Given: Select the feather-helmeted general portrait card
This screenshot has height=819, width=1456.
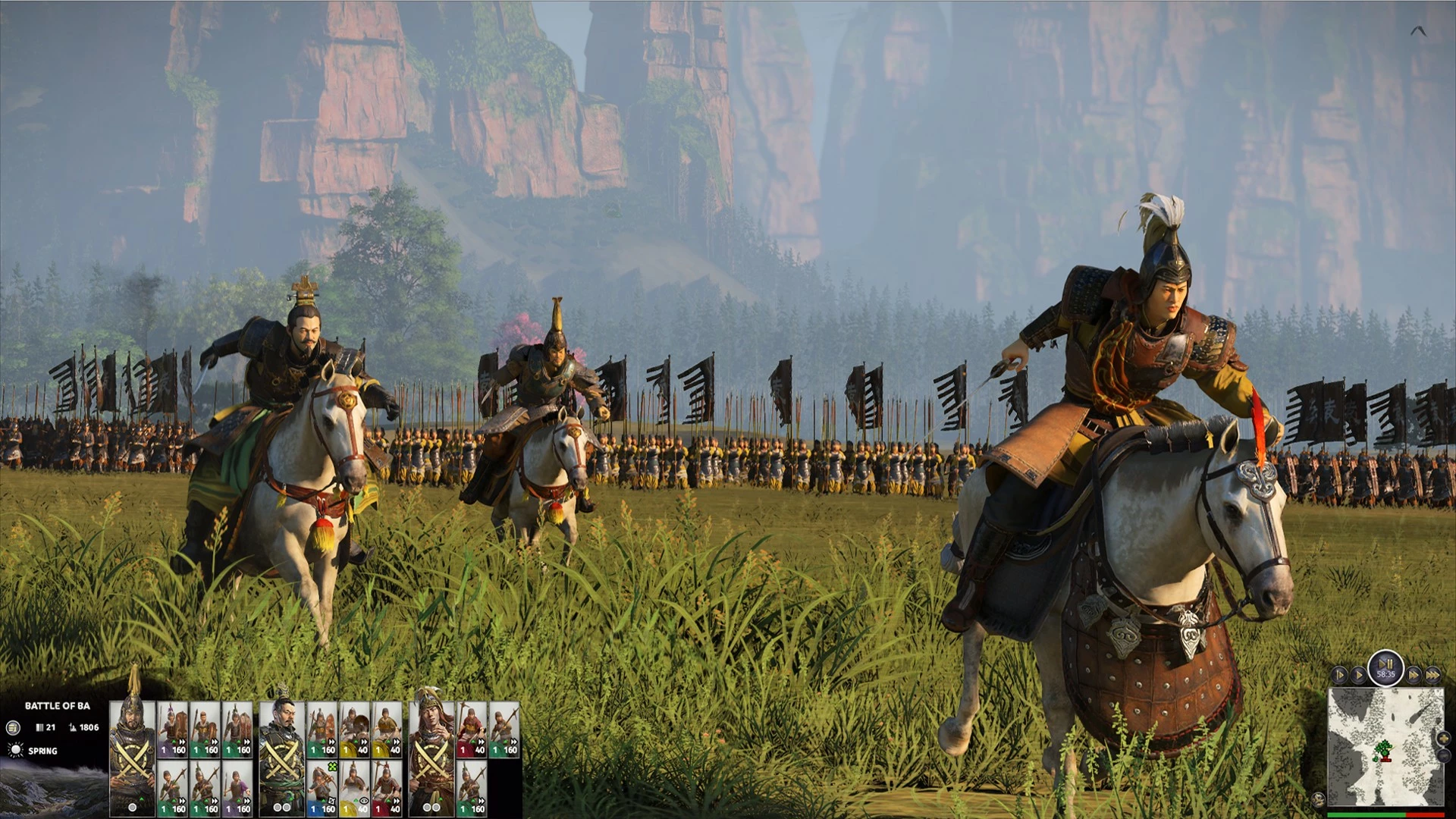Looking at the screenshot, I should pyautogui.click(x=431, y=758).
